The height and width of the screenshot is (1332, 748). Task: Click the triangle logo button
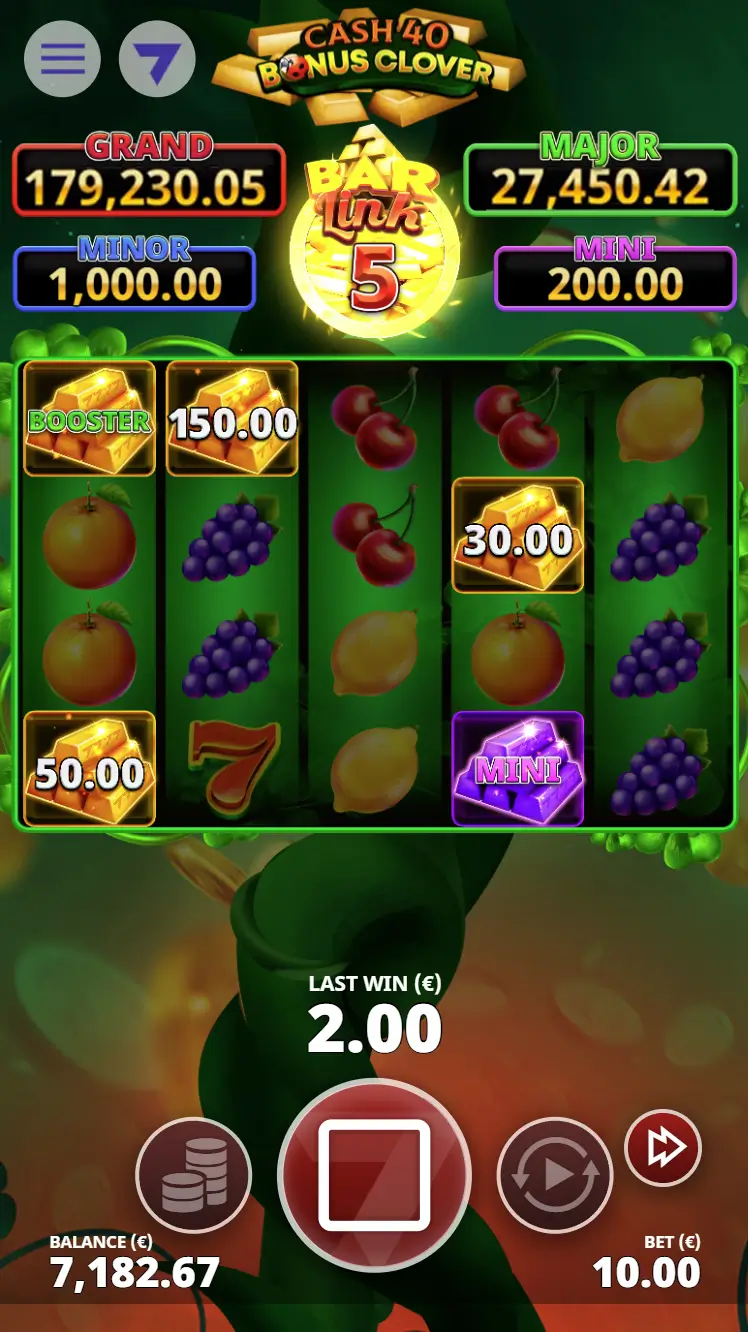tap(157, 59)
